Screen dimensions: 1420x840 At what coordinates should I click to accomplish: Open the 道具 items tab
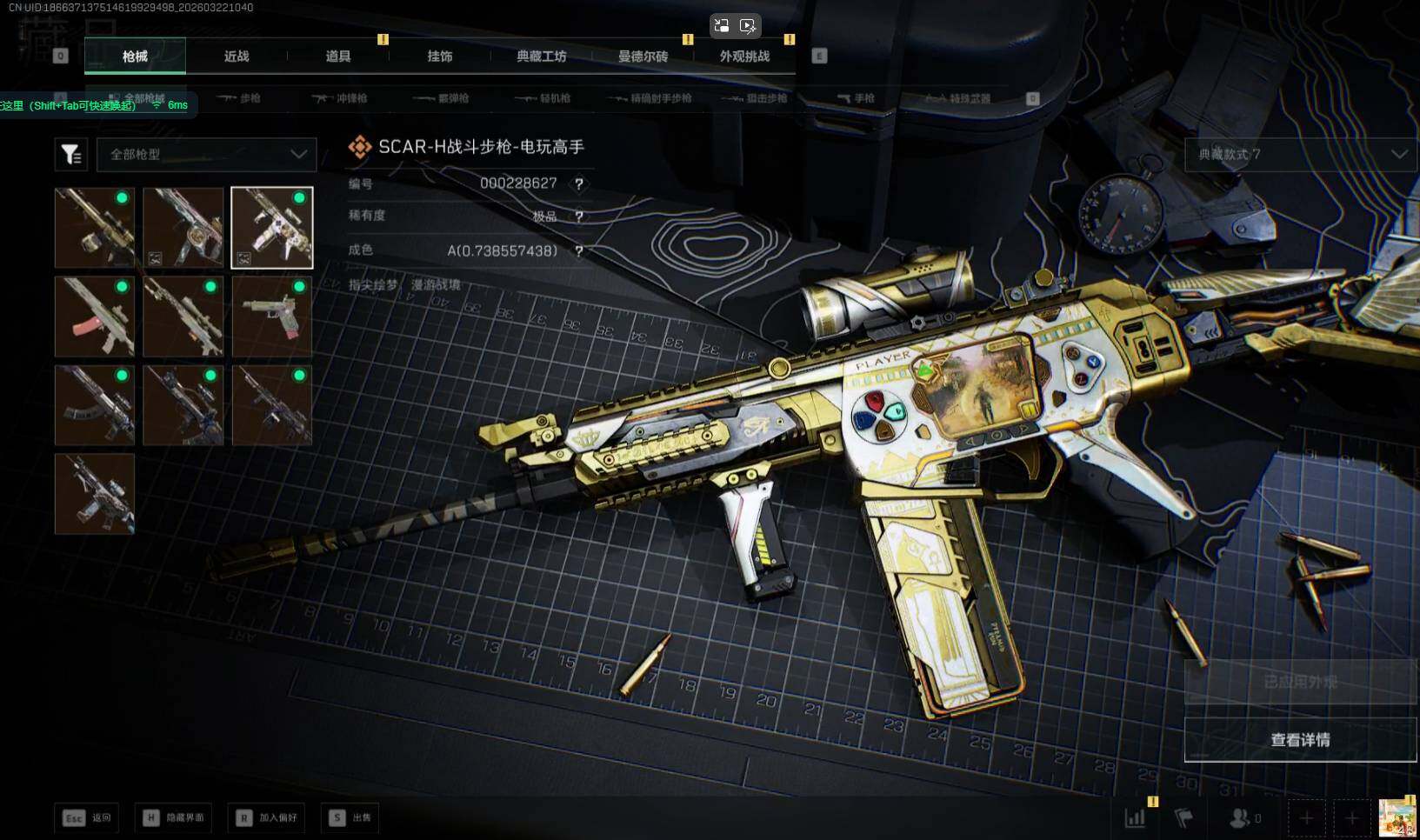point(338,57)
